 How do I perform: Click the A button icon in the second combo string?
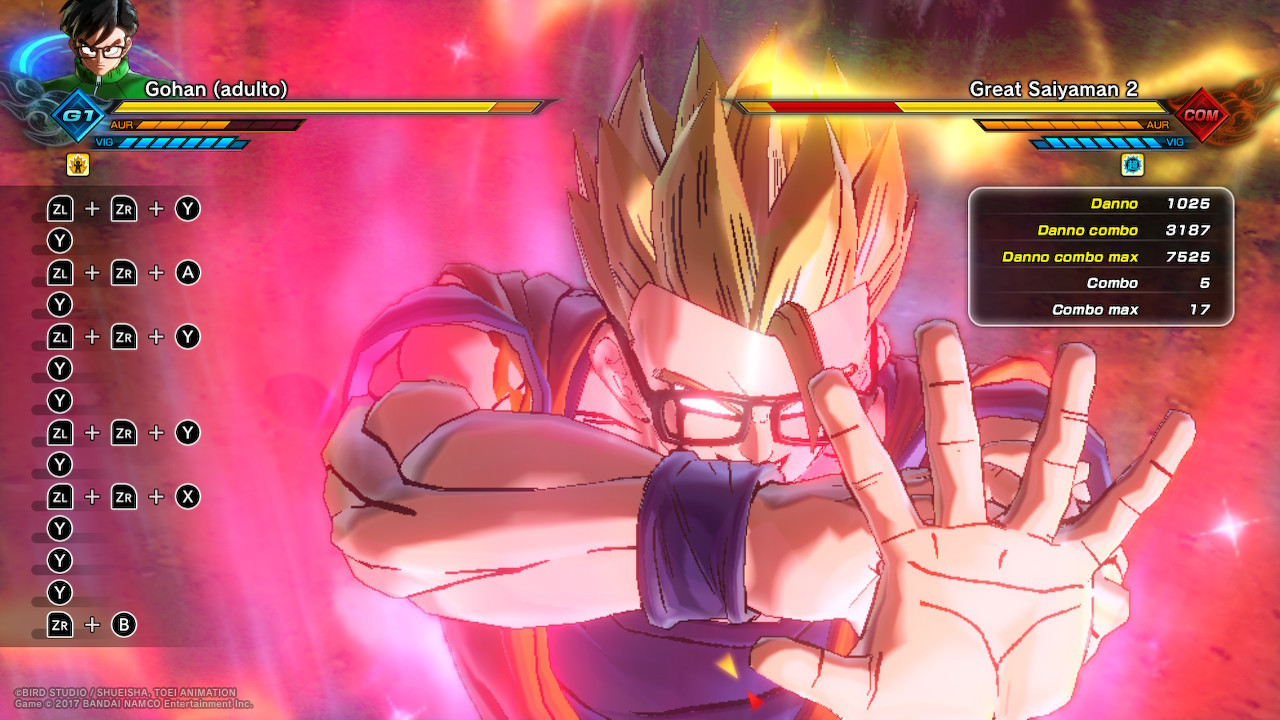[187, 272]
